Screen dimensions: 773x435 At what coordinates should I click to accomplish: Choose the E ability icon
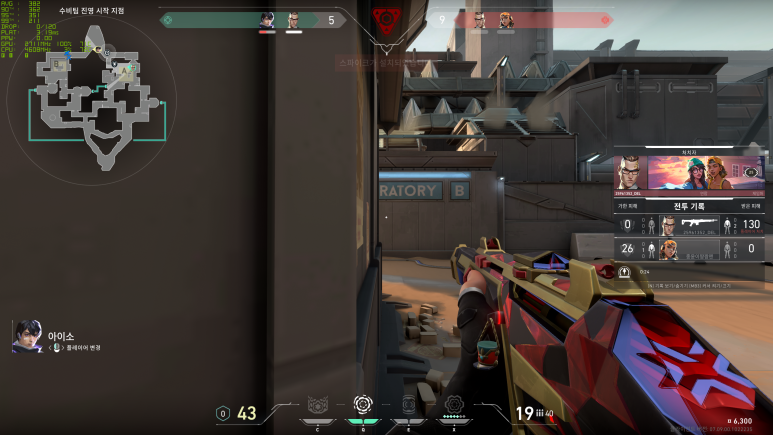click(x=408, y=406)
